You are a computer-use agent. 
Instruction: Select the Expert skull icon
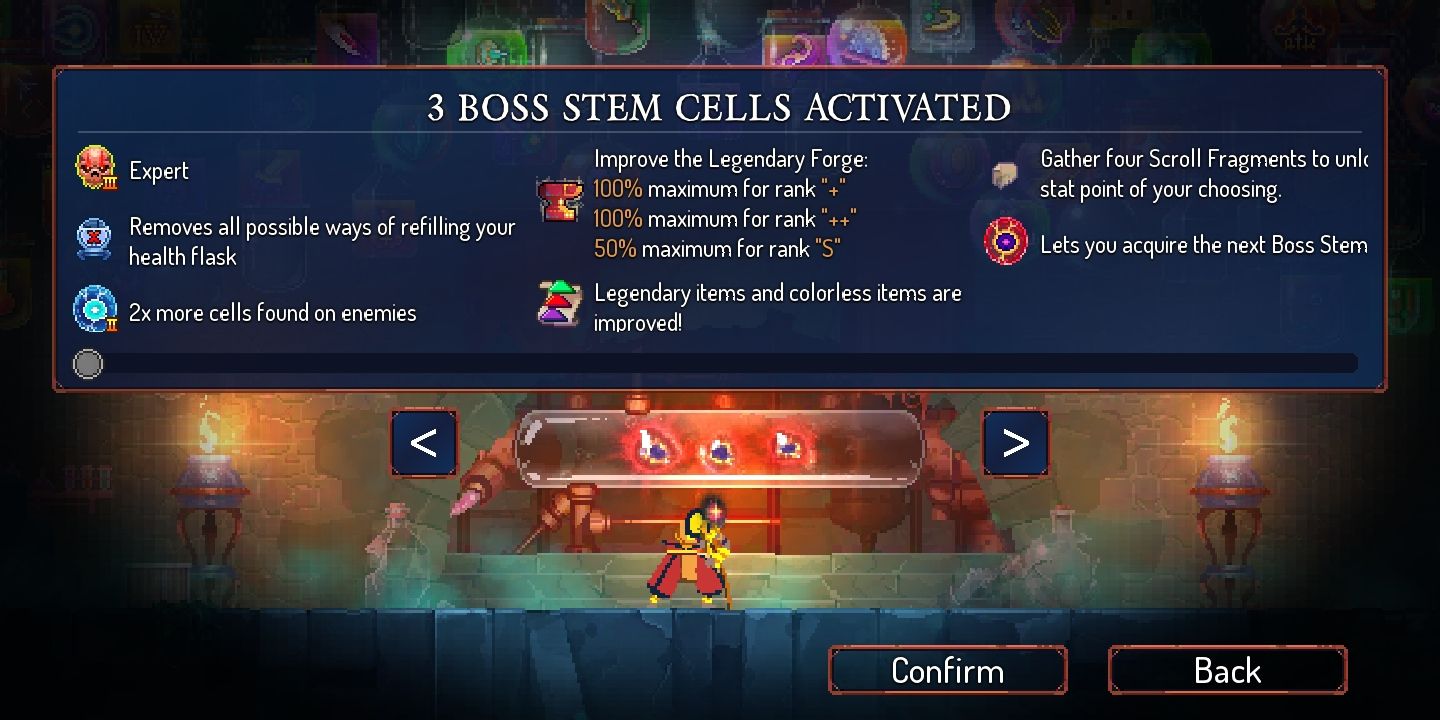[x=95, y=169]
